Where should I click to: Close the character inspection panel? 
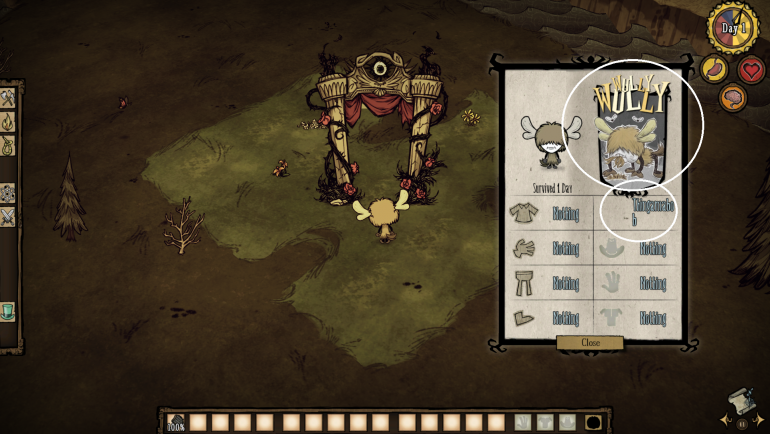pyautogui.click(x=590, y=342)
